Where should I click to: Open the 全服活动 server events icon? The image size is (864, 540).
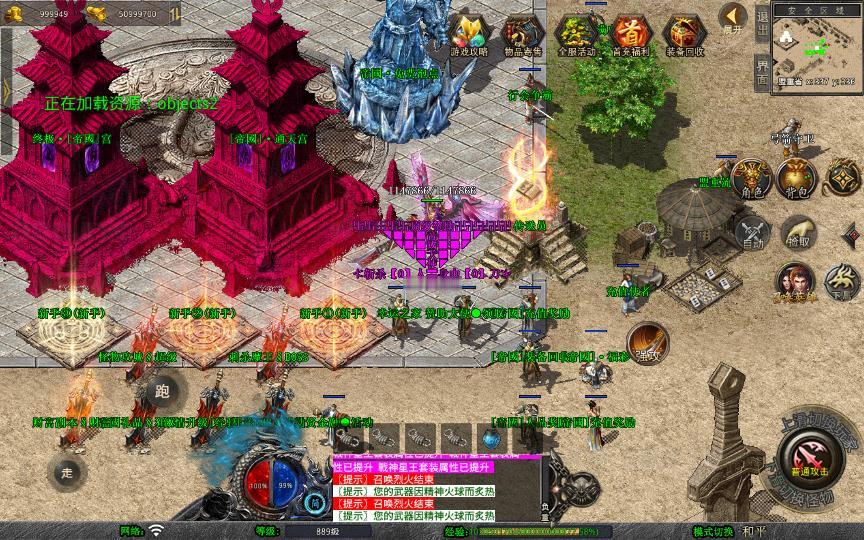pyautogui.click(x=577, y=33)
